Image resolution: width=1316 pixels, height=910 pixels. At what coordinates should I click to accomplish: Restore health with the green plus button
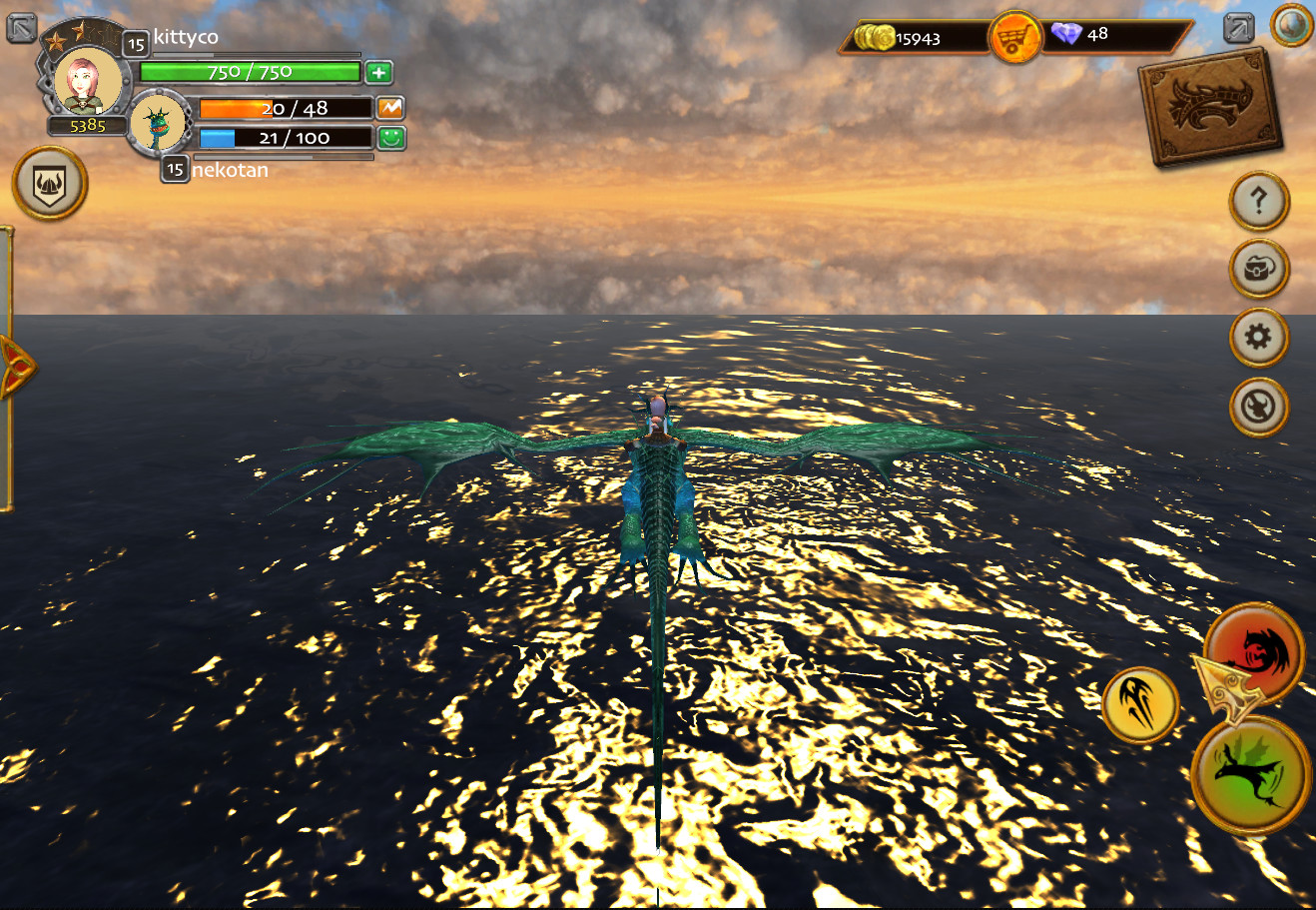377,72
